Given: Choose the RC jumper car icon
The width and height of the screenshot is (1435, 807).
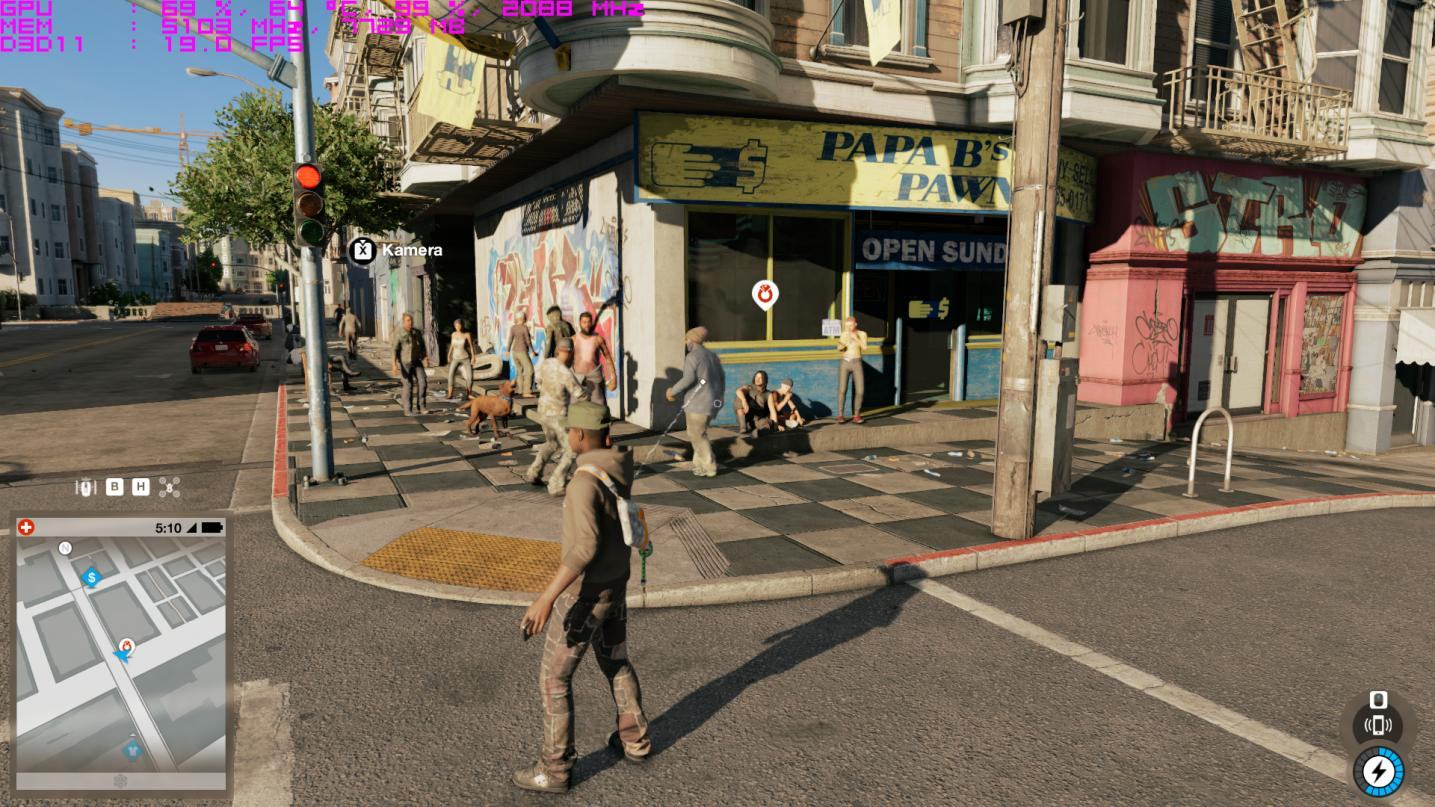Looking at the screenshot, I should (87, 487).
